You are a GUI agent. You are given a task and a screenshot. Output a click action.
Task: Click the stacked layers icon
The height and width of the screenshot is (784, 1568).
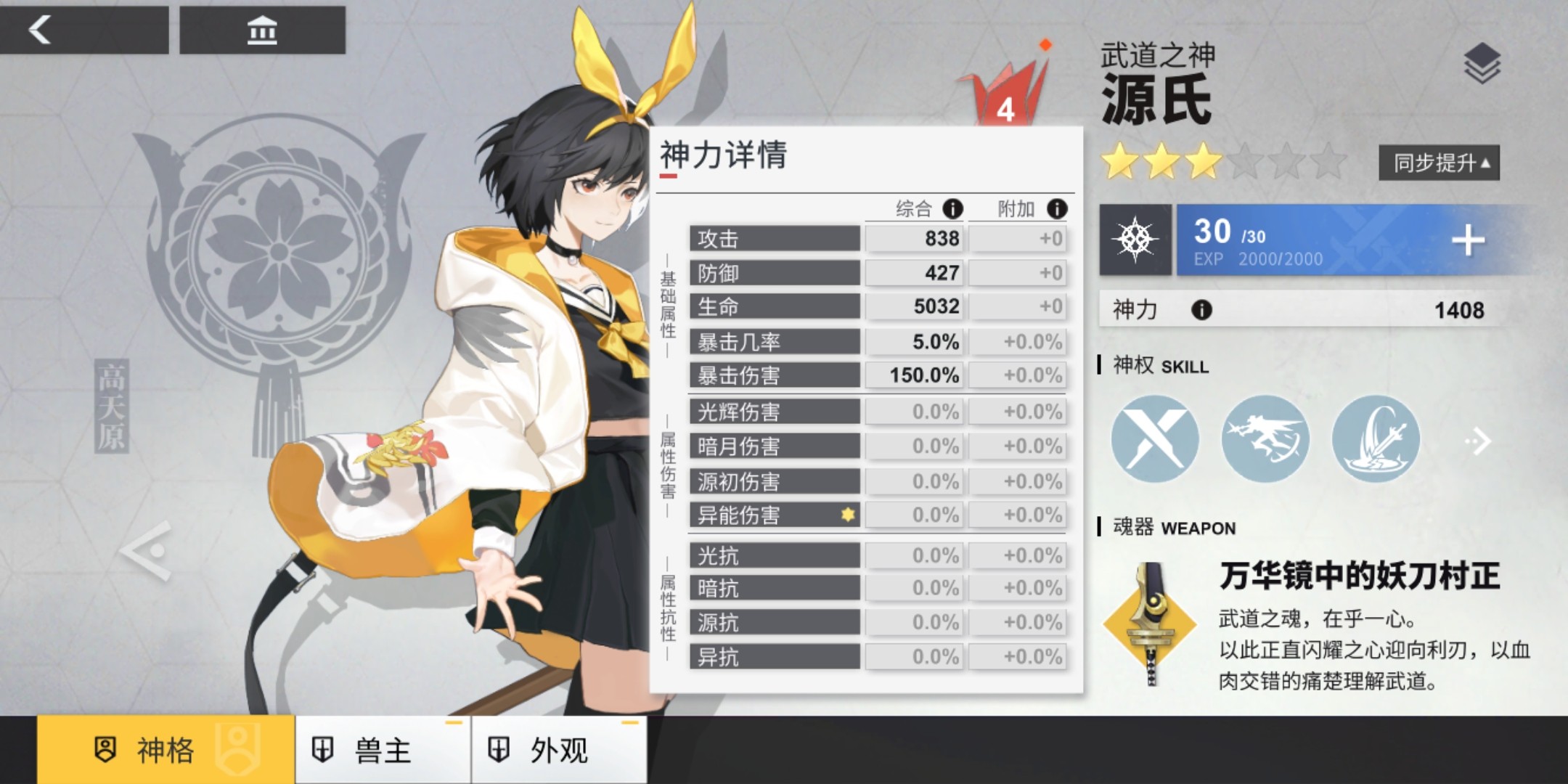(1482, 63)
